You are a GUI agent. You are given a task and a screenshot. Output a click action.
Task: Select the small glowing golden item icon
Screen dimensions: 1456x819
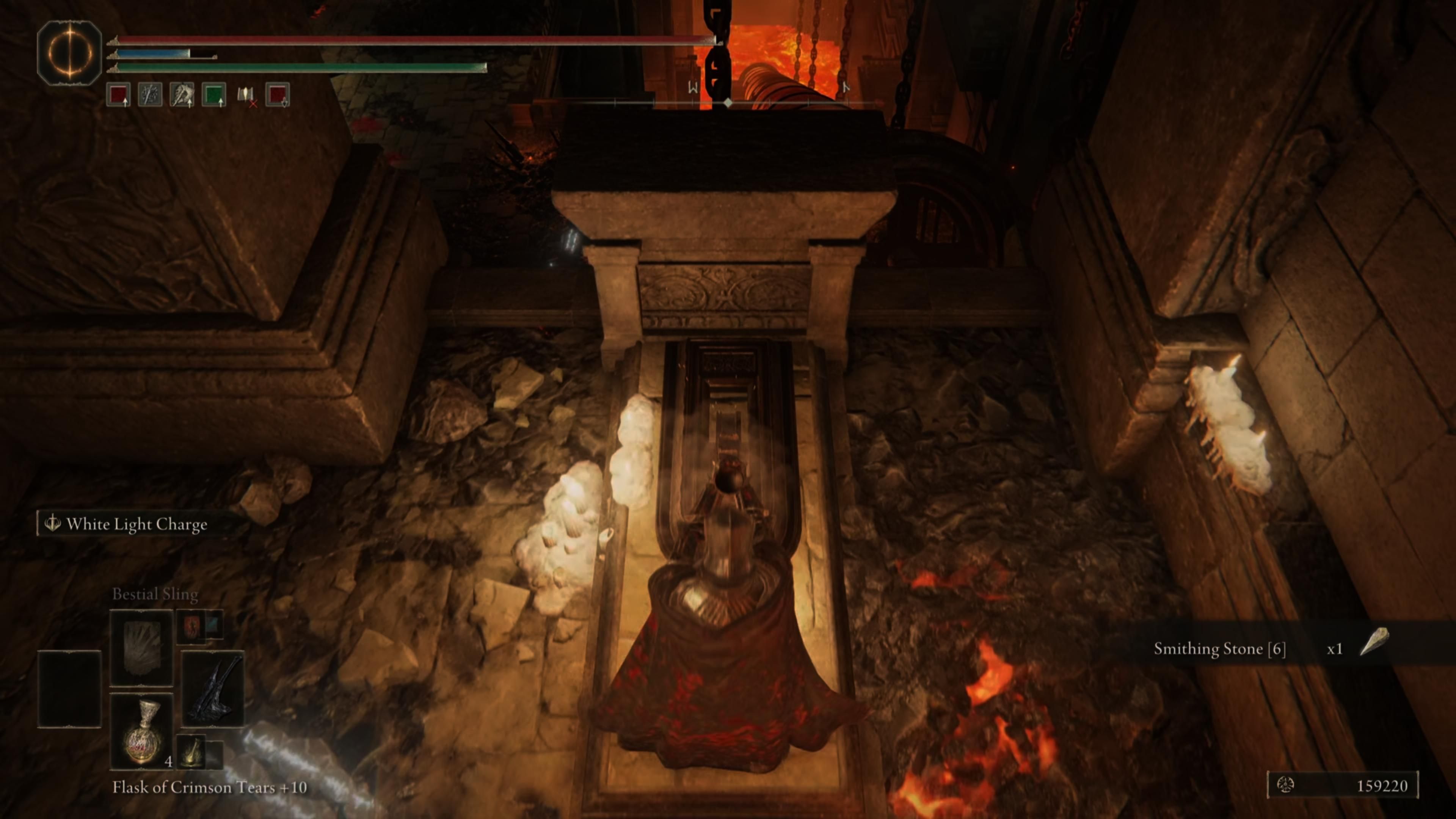click(191, 752)
